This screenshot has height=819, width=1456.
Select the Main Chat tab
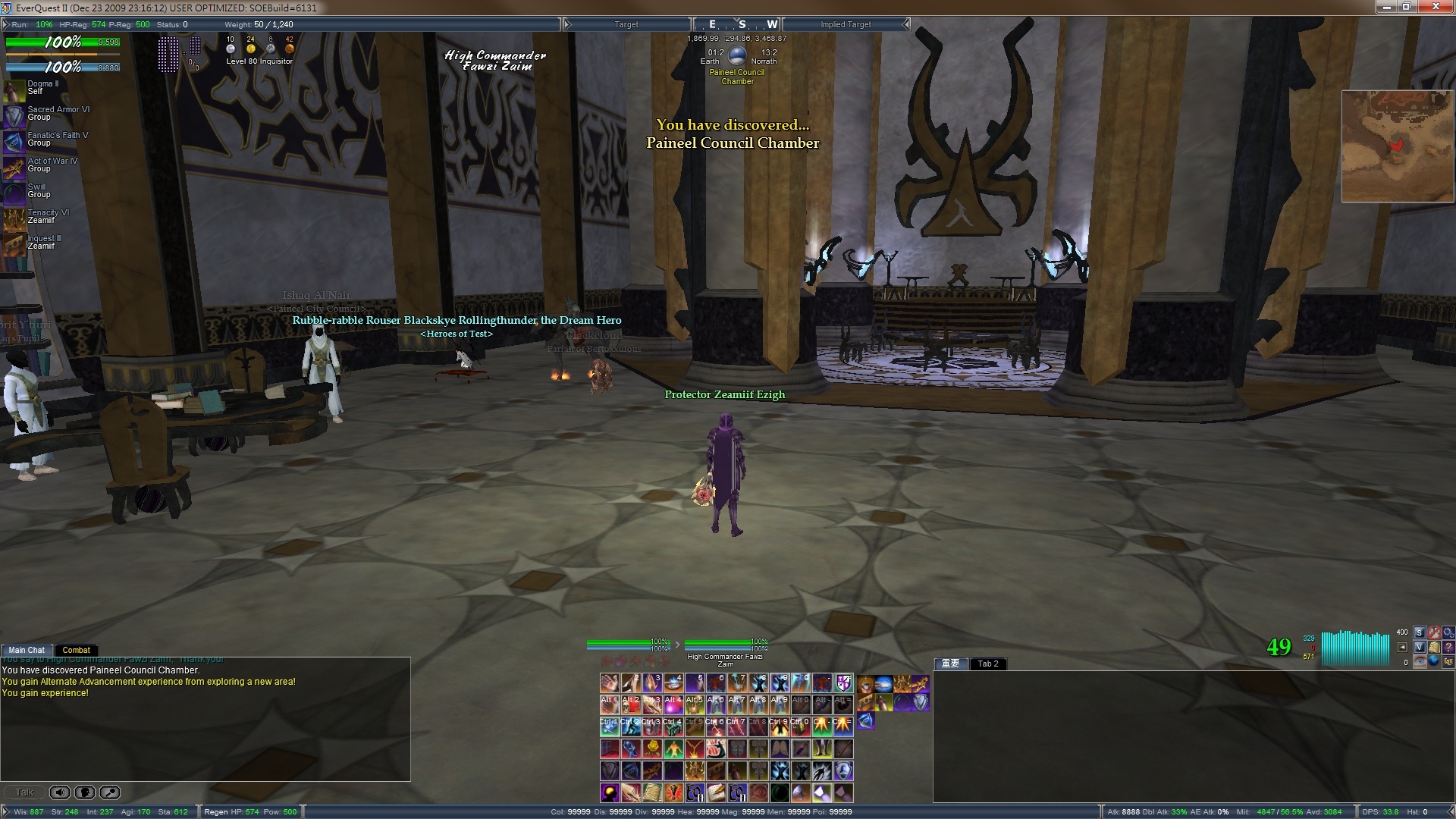point(27,650)
